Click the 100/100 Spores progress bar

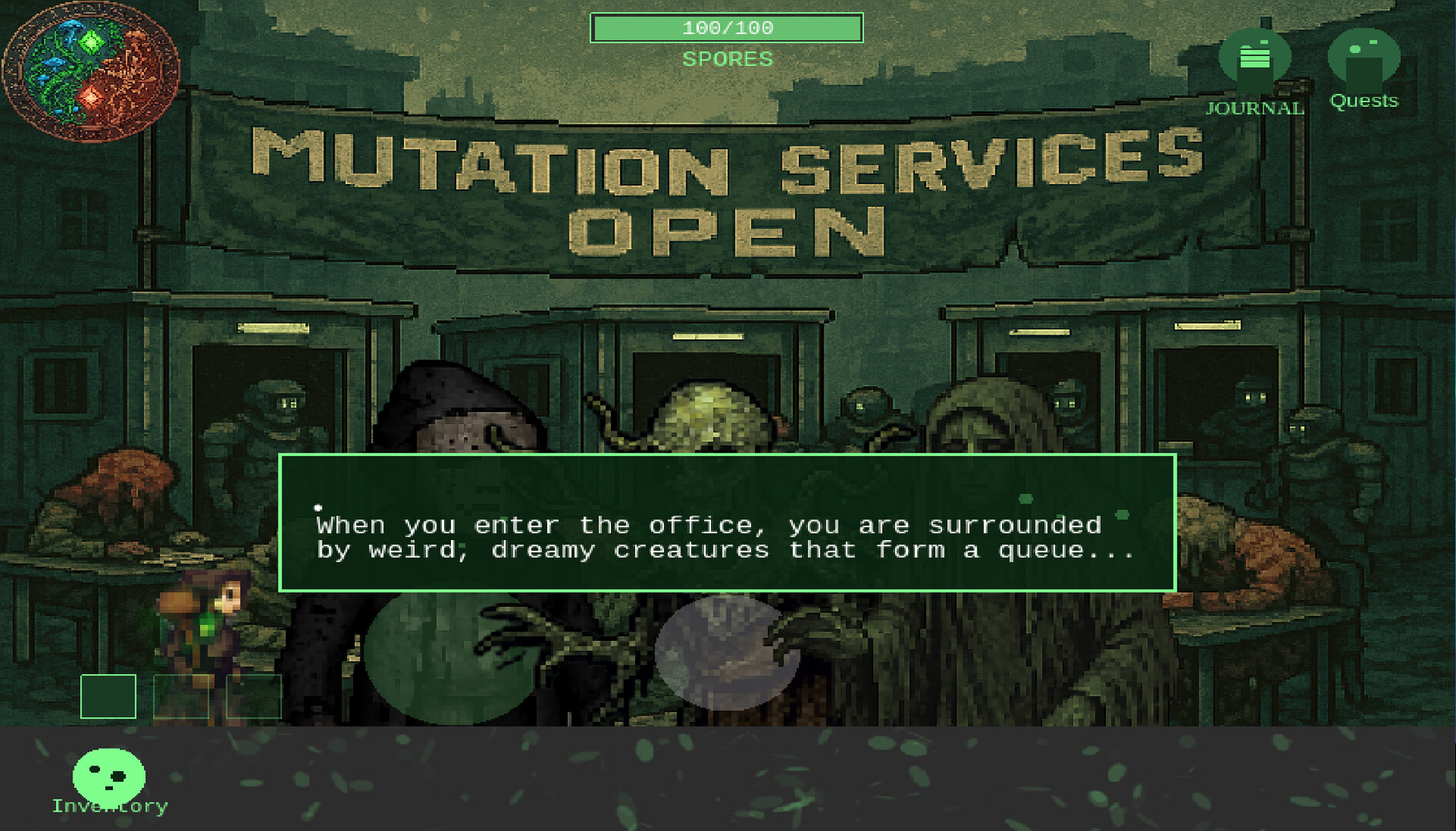(726, 28)
